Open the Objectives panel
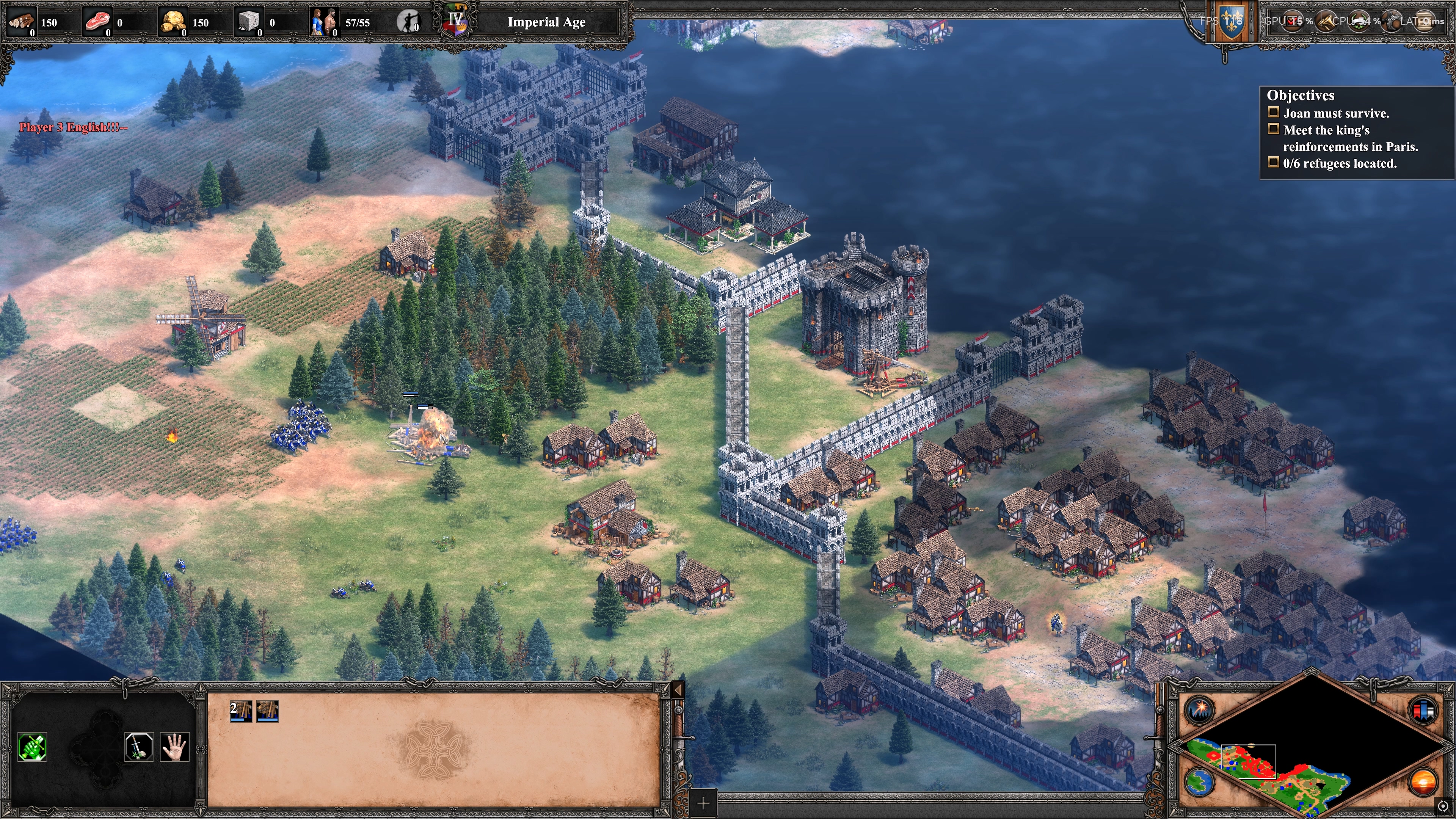Screen dimensions: 1456x819 tap(1300, 95)
